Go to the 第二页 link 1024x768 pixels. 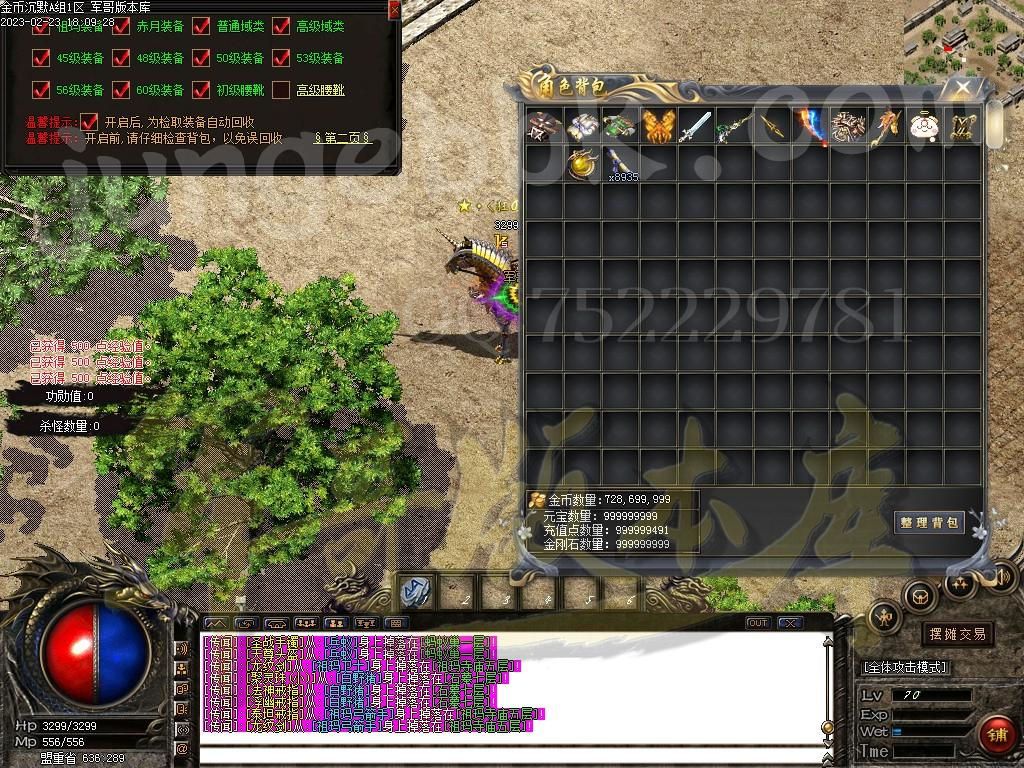(342, 138)
